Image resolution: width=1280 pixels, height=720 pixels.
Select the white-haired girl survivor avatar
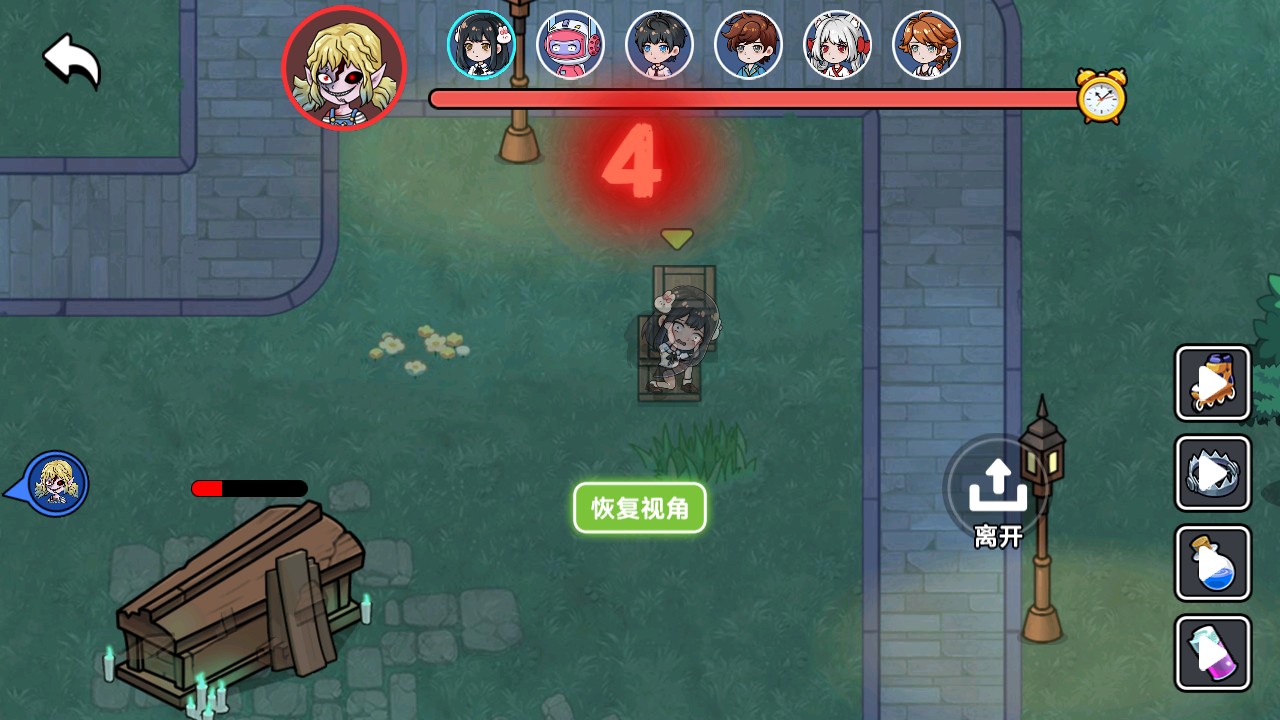click(838, 44)
